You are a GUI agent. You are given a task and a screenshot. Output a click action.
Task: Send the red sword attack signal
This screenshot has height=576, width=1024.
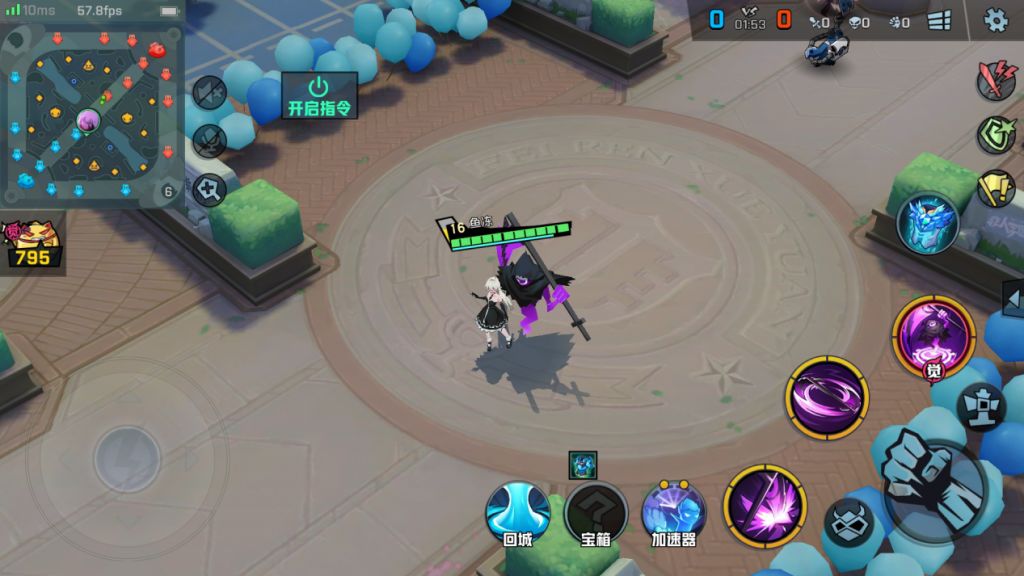click(996, 79)
